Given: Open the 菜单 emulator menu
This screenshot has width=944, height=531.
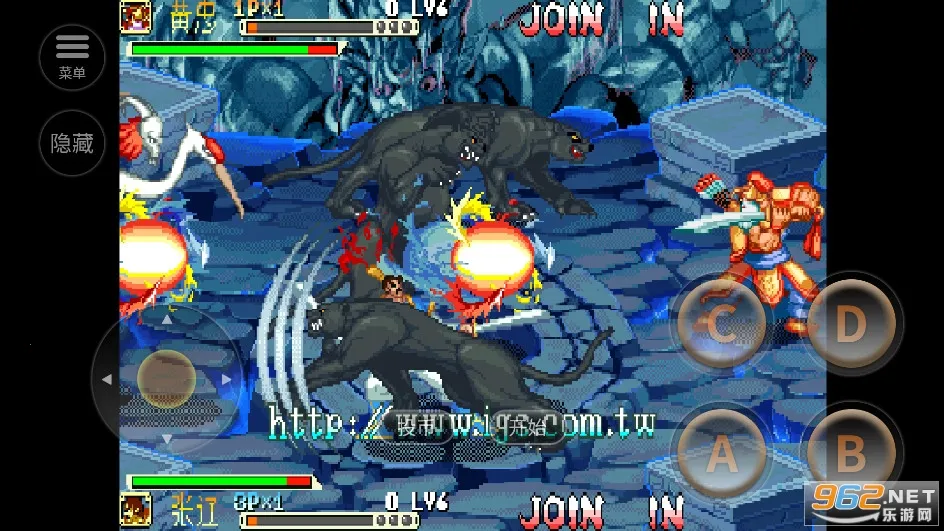Looking at the screenshot, I should 72,56.
